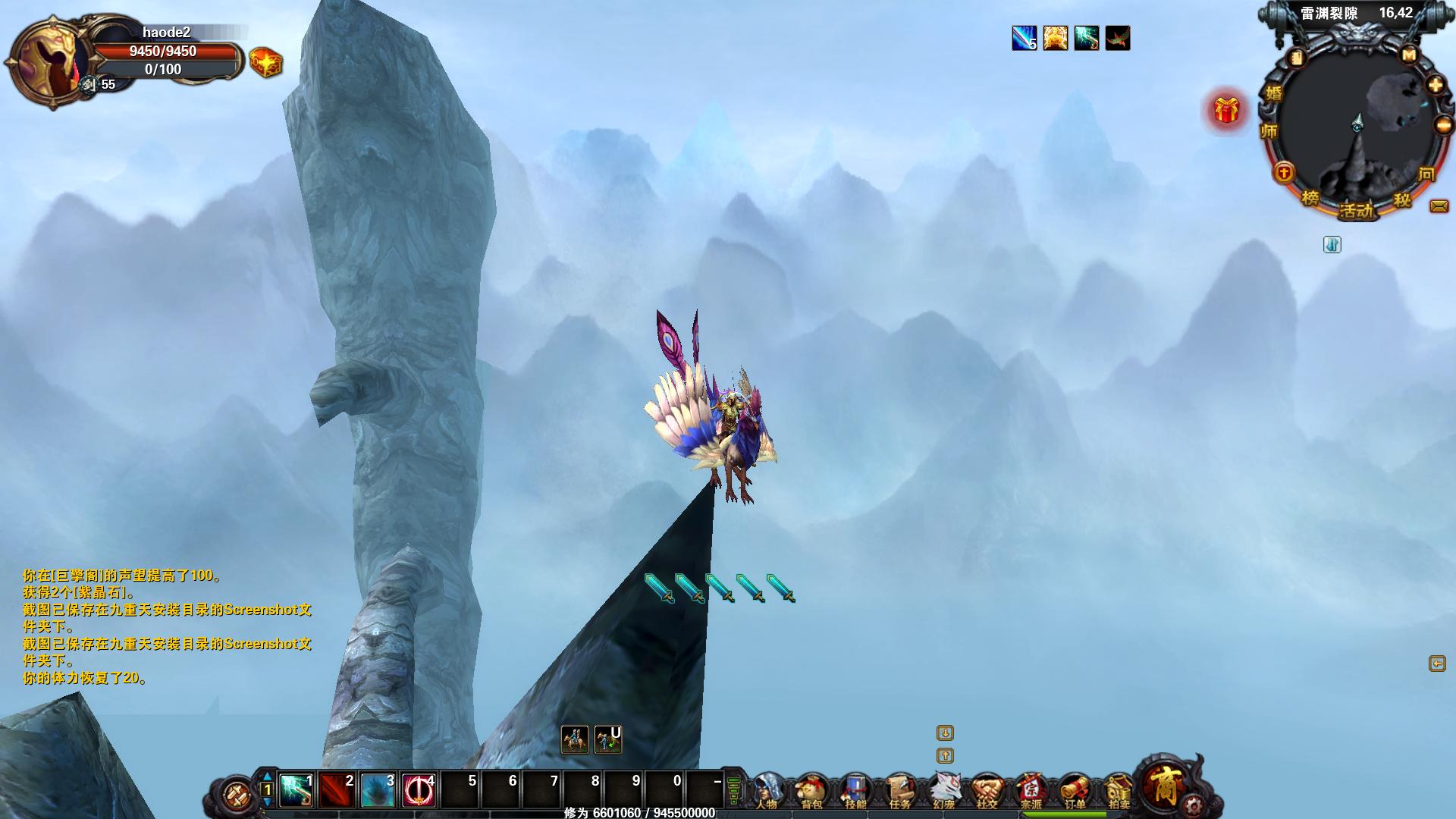The height and width of the screenshot is (819, 1456).
Task: Open the 宗派 sect menu
Action: pyautogui.click(x=1031, y=791)
